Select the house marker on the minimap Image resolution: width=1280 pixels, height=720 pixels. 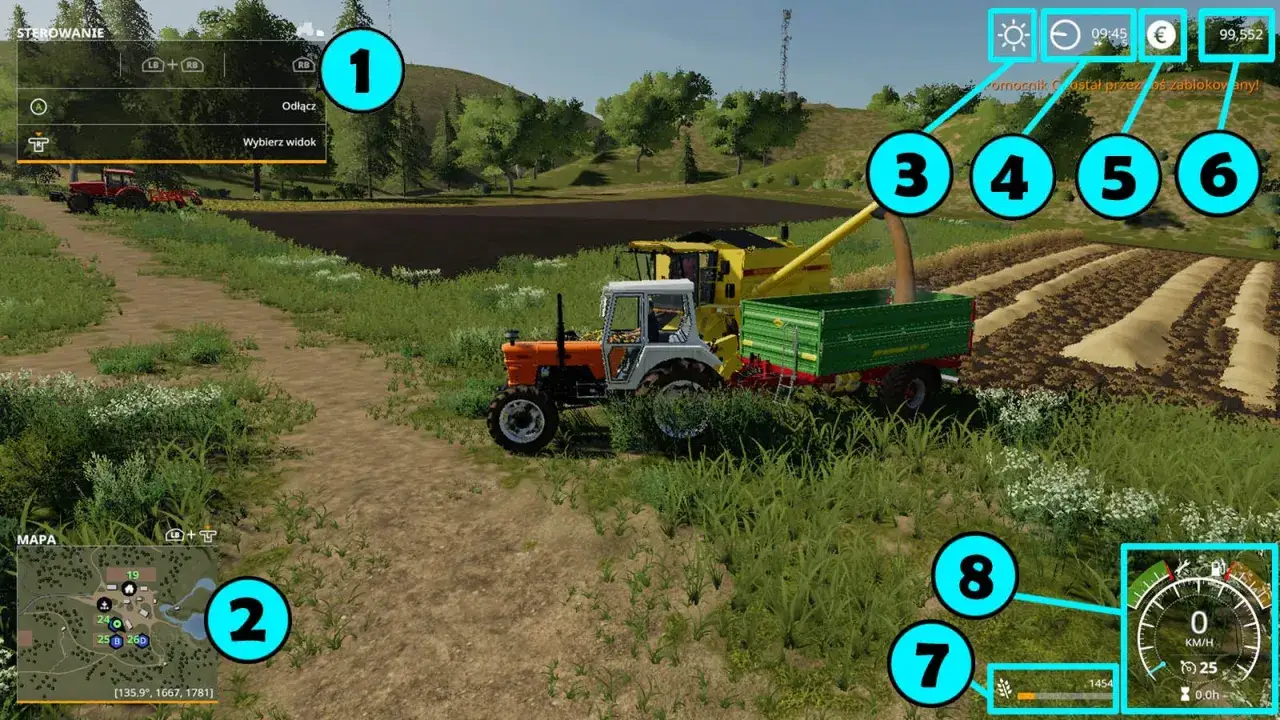[129, 589]
